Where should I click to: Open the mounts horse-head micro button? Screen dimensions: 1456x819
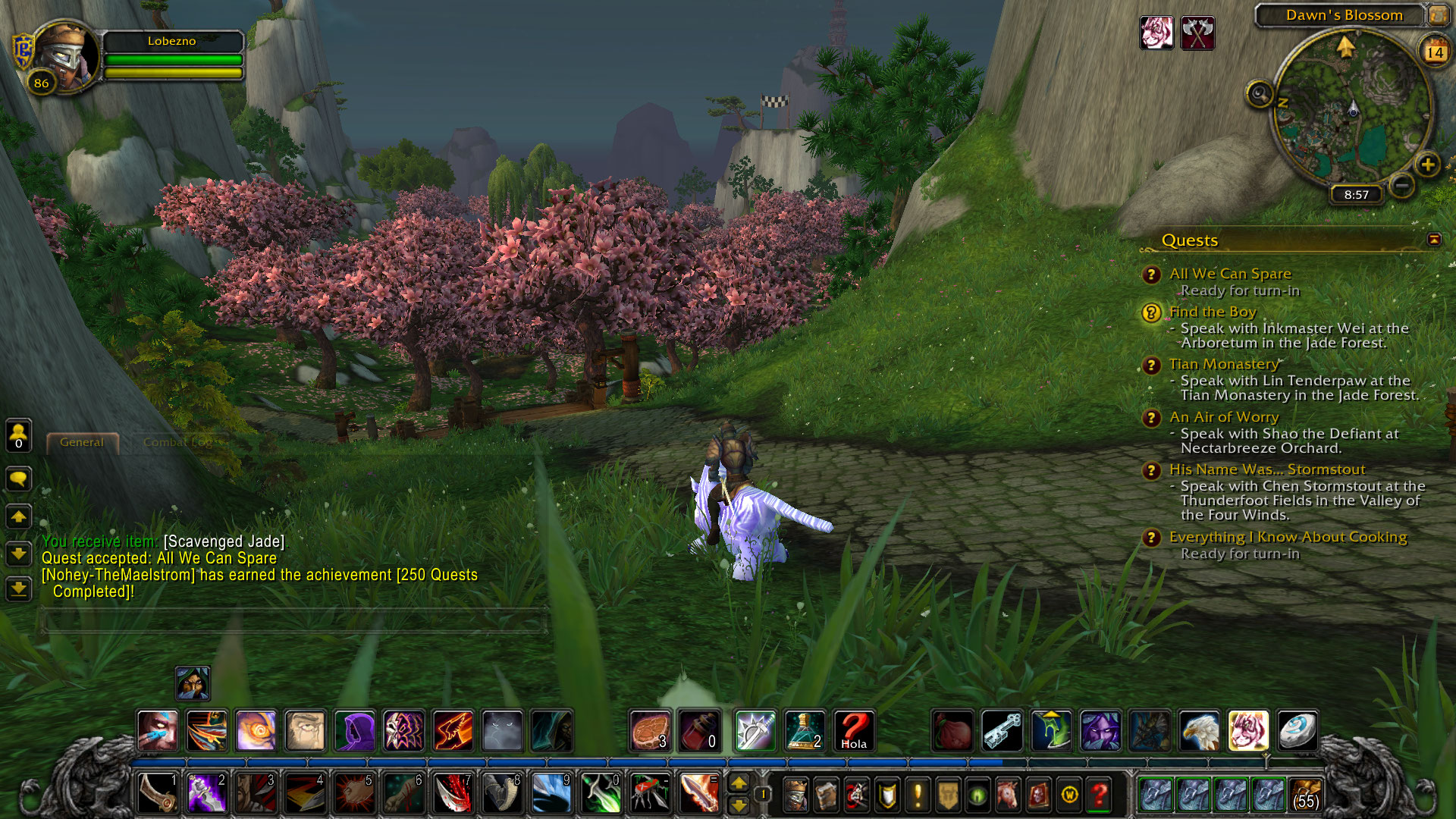point(1009,795)
